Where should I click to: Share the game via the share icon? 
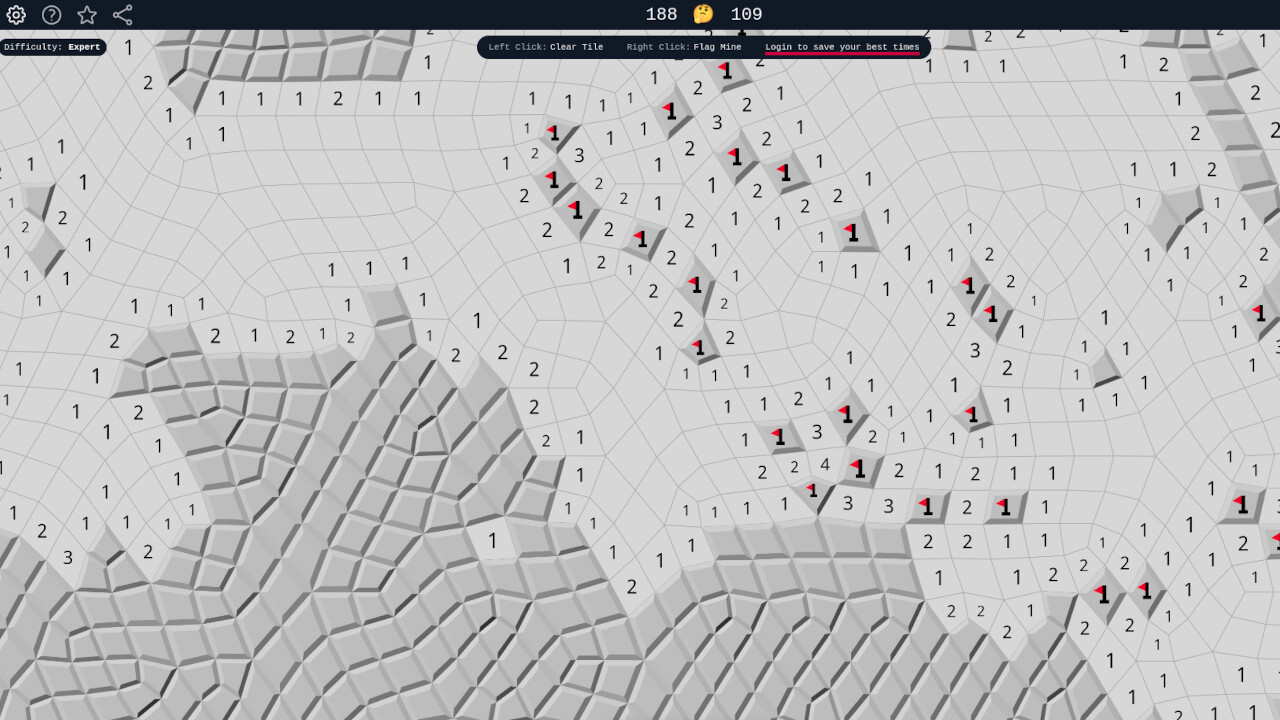[x=122, y=15]
